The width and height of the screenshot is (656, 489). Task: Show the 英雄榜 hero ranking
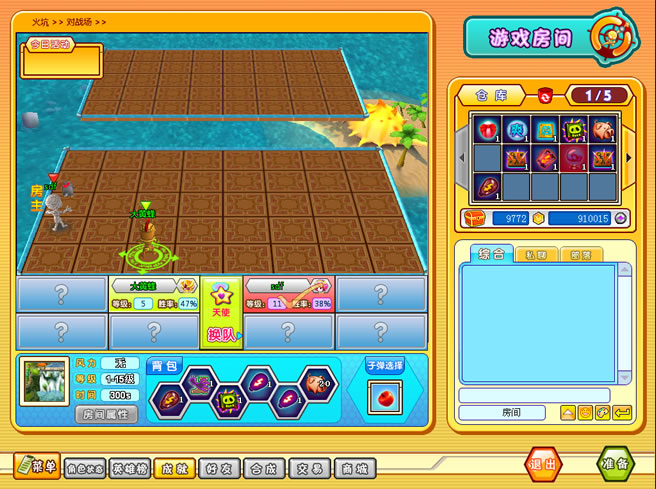131,467
